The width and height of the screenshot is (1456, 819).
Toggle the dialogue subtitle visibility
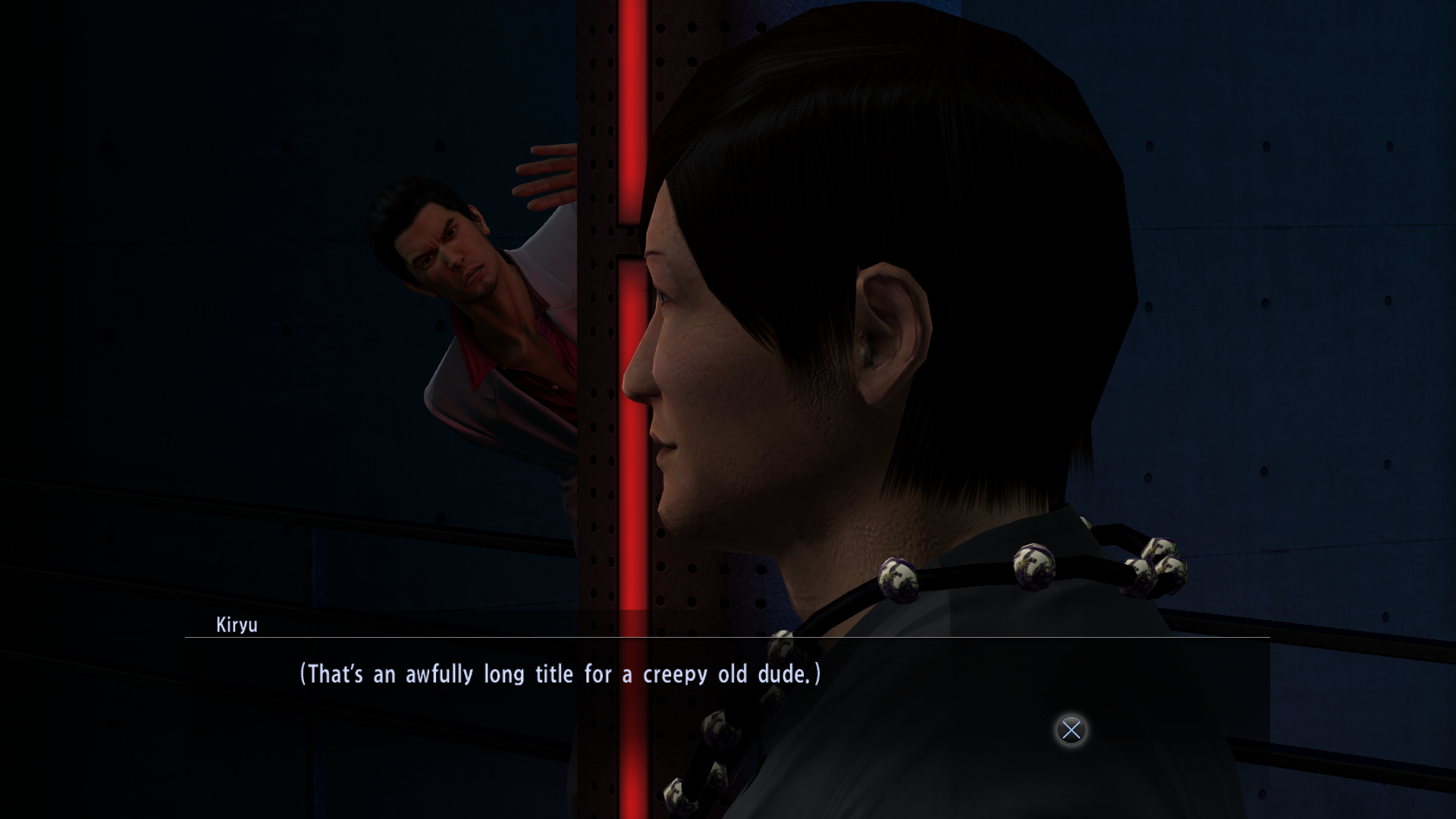click(561, 673)
